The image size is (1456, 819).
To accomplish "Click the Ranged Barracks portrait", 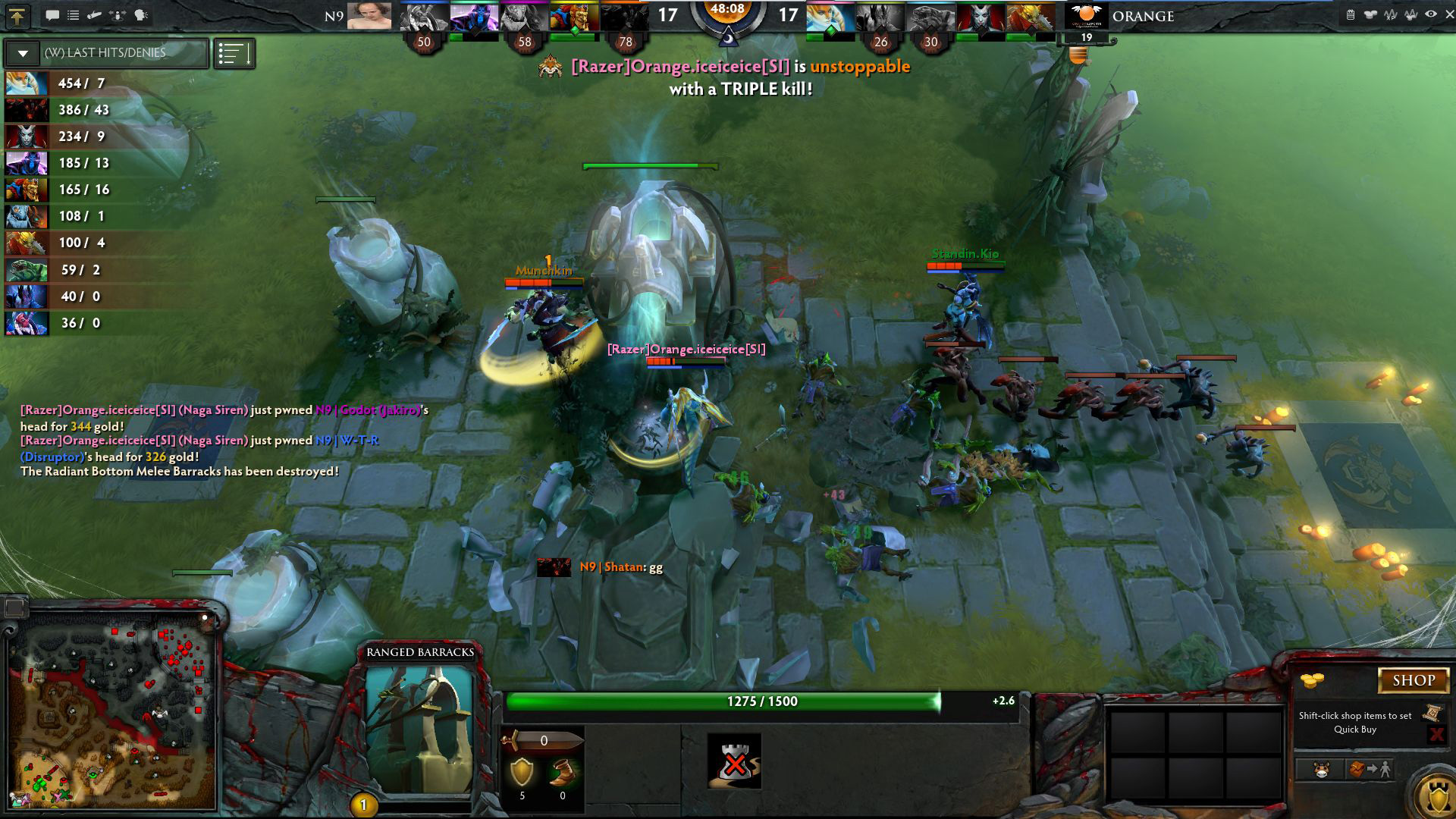I will pos(419,730).
